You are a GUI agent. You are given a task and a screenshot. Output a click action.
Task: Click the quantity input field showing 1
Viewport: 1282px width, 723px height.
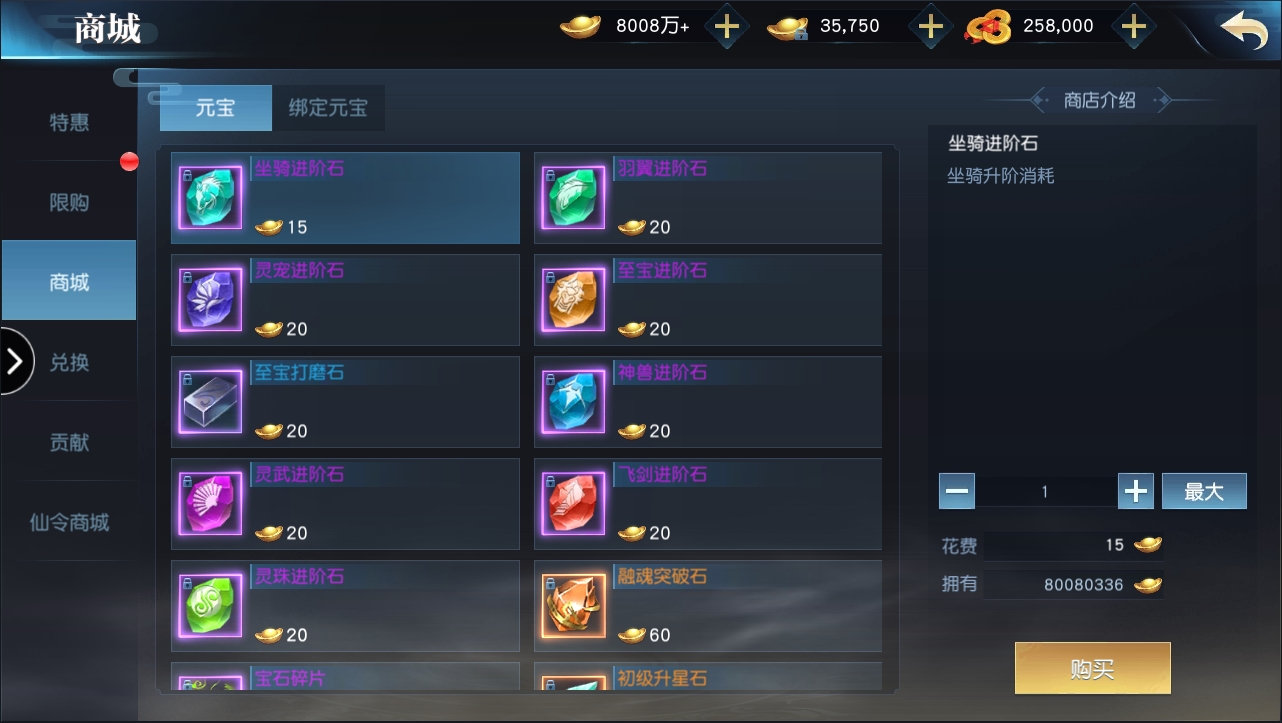tap(1046, 491)
